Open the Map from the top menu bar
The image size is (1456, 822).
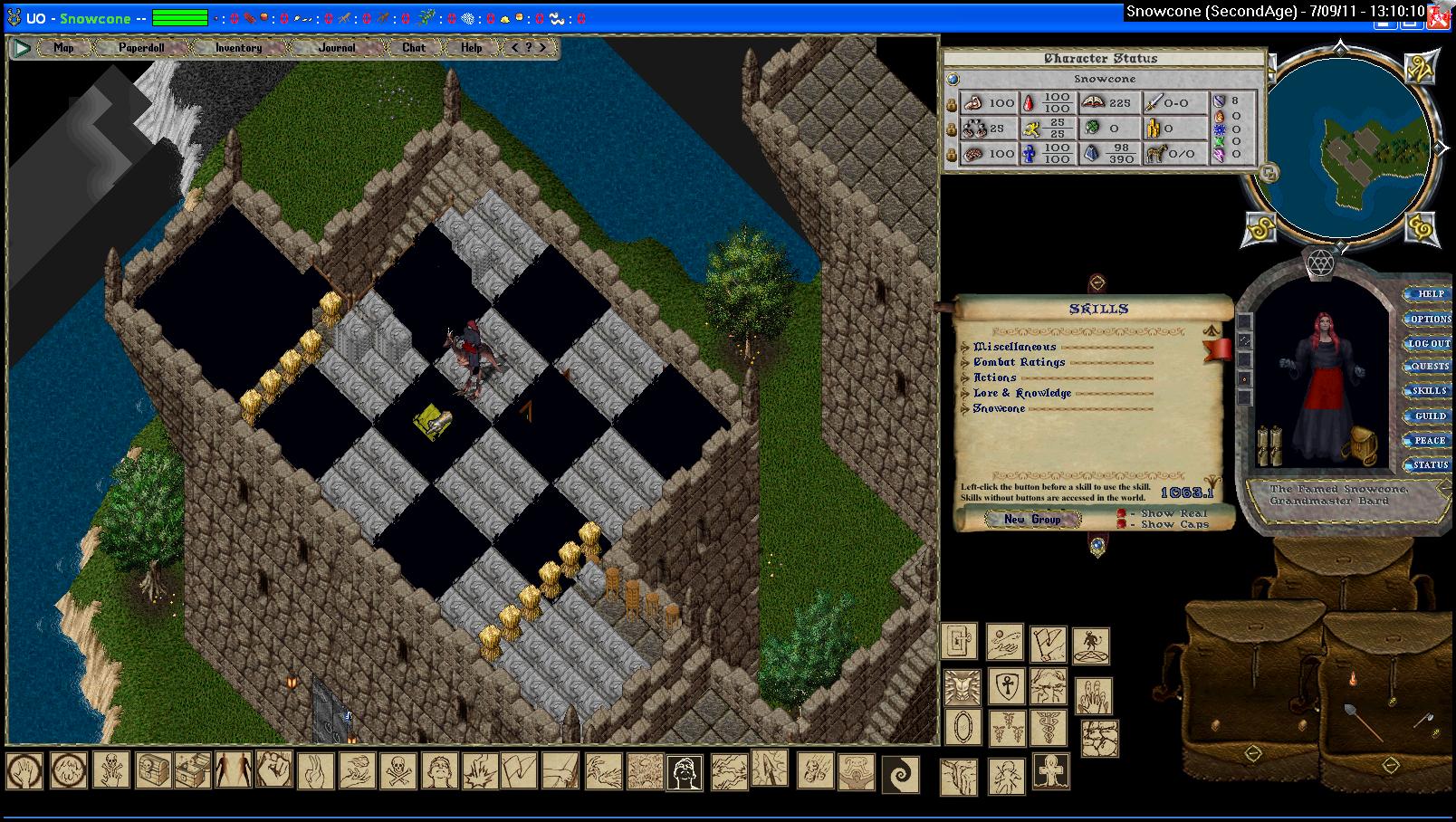click(x=63, y=48)
